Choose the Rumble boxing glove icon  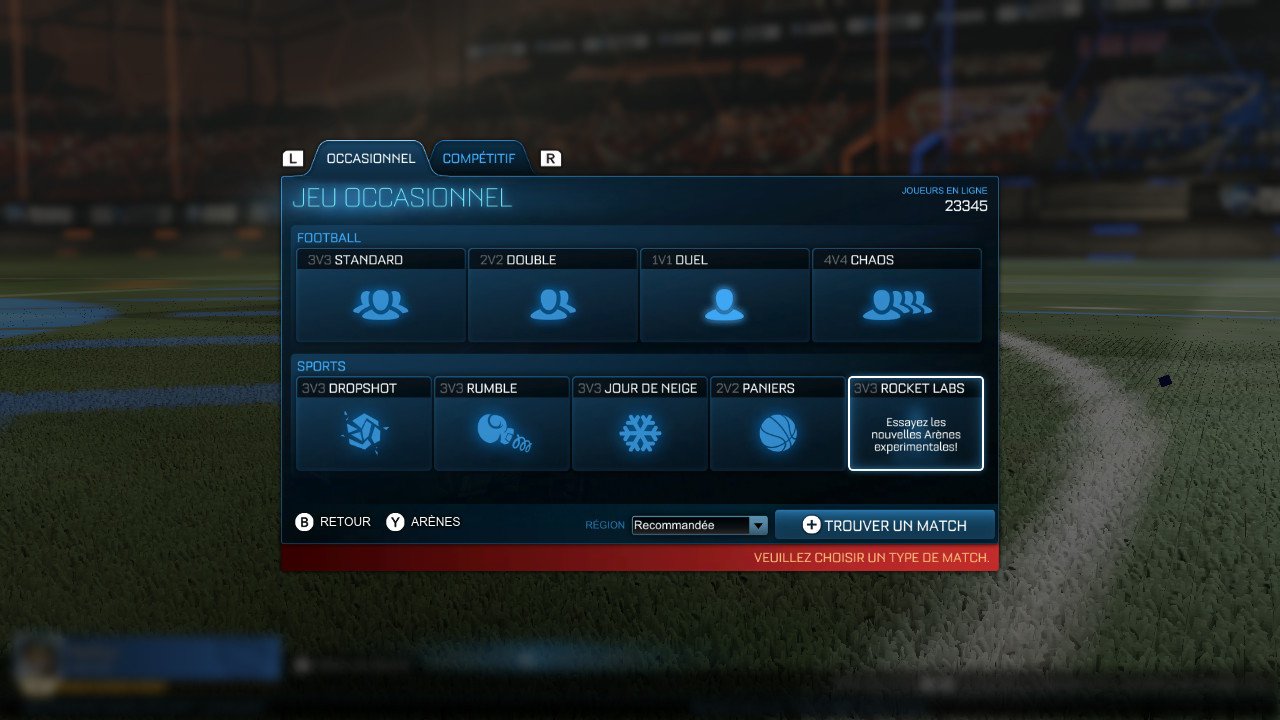coord(501,432)
